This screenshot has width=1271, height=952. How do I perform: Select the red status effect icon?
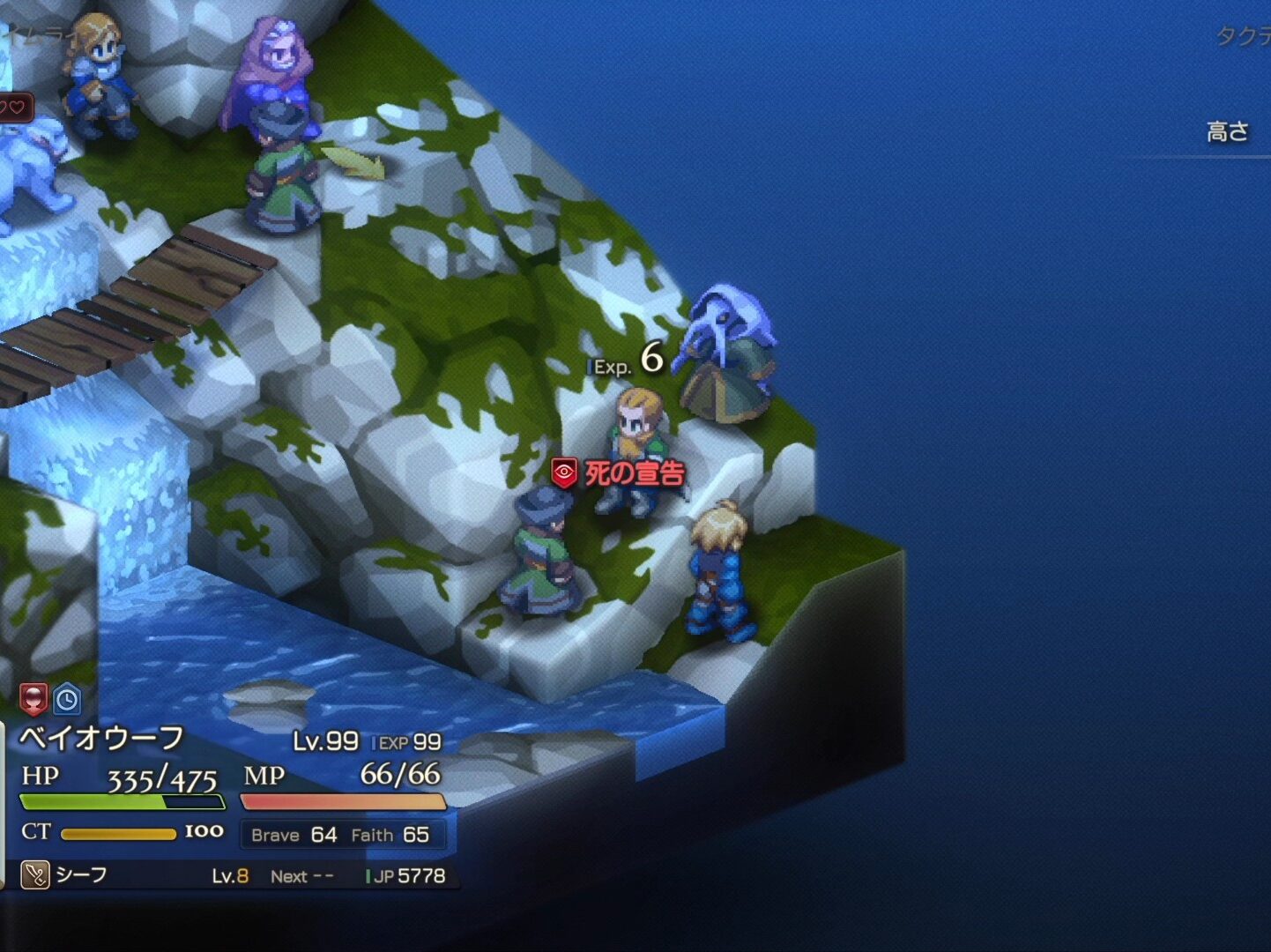click(33, 699)
